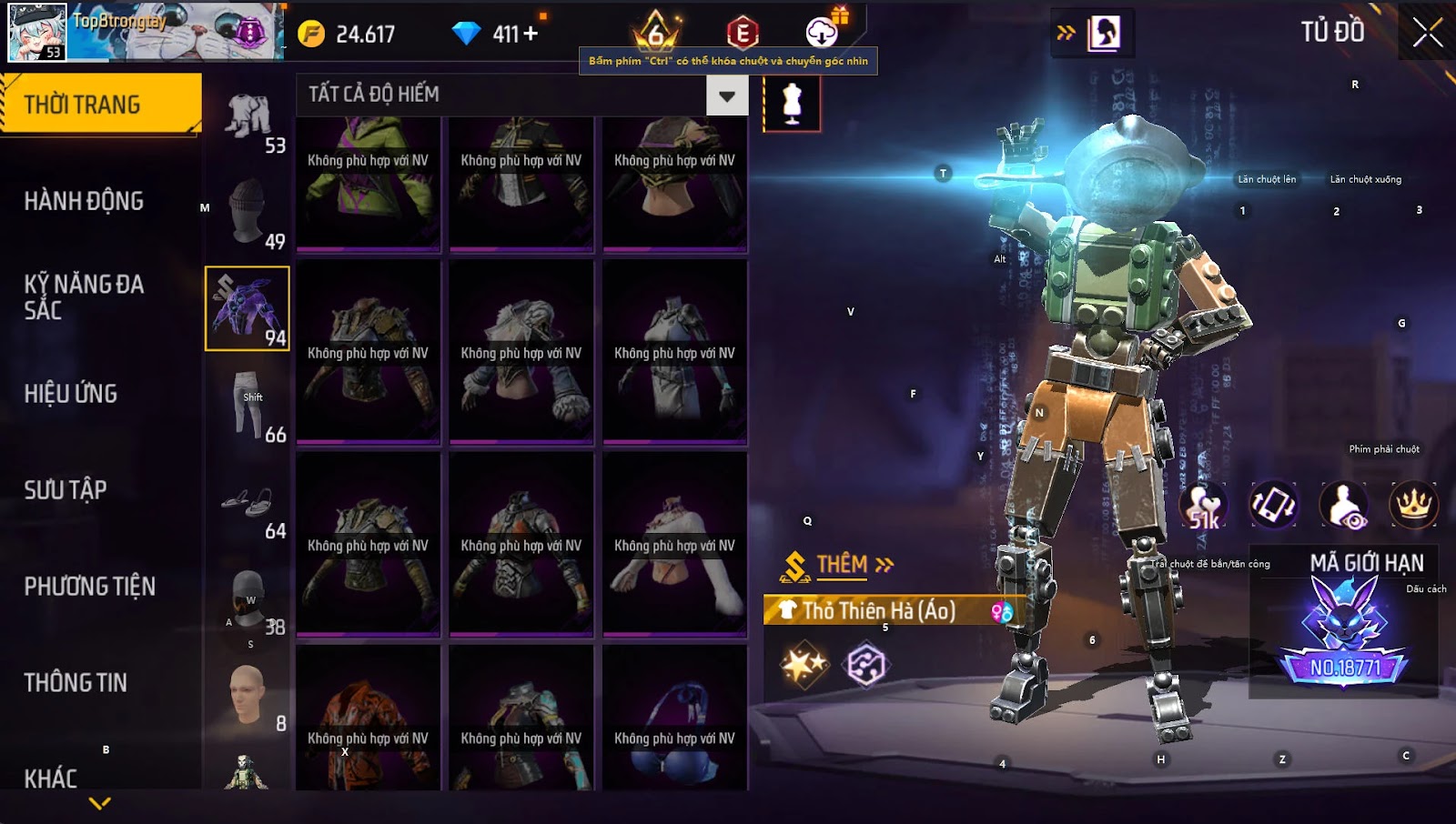Select the Kỹ Năng Đa Sắc tab
The width and height of the screenshot is (1456, 824).
click(84, 297)
